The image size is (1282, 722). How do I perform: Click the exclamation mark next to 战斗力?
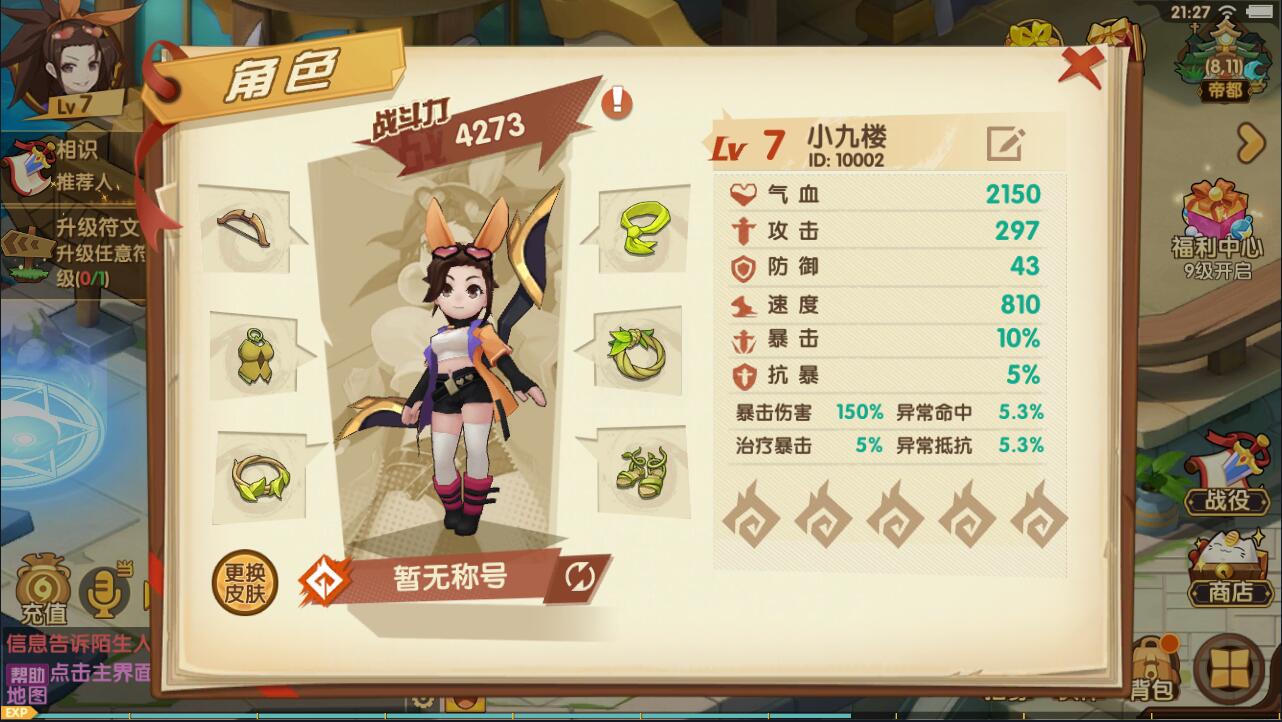point(616,104)
